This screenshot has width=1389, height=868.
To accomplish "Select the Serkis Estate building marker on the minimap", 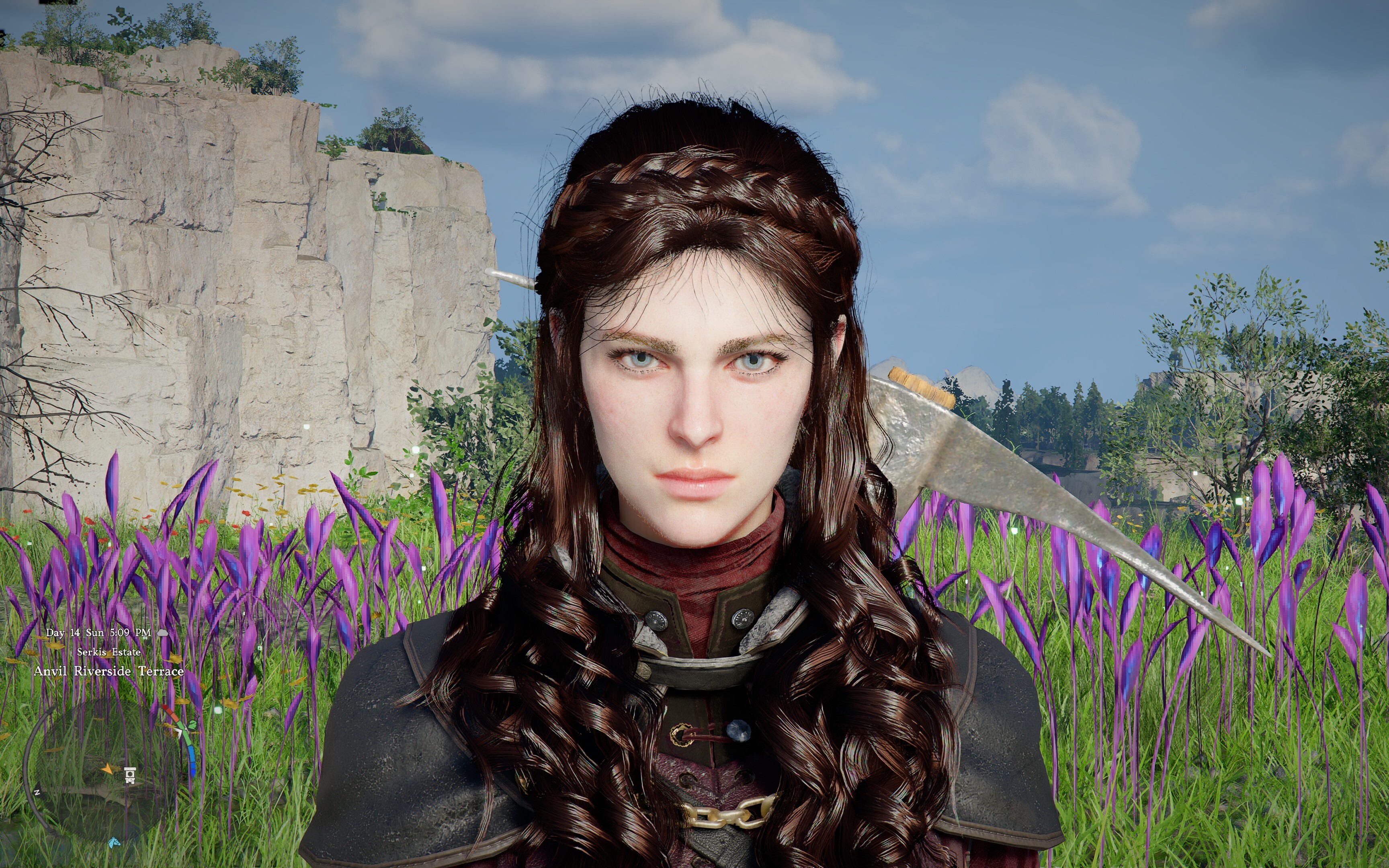I will [x=130, y=776].
